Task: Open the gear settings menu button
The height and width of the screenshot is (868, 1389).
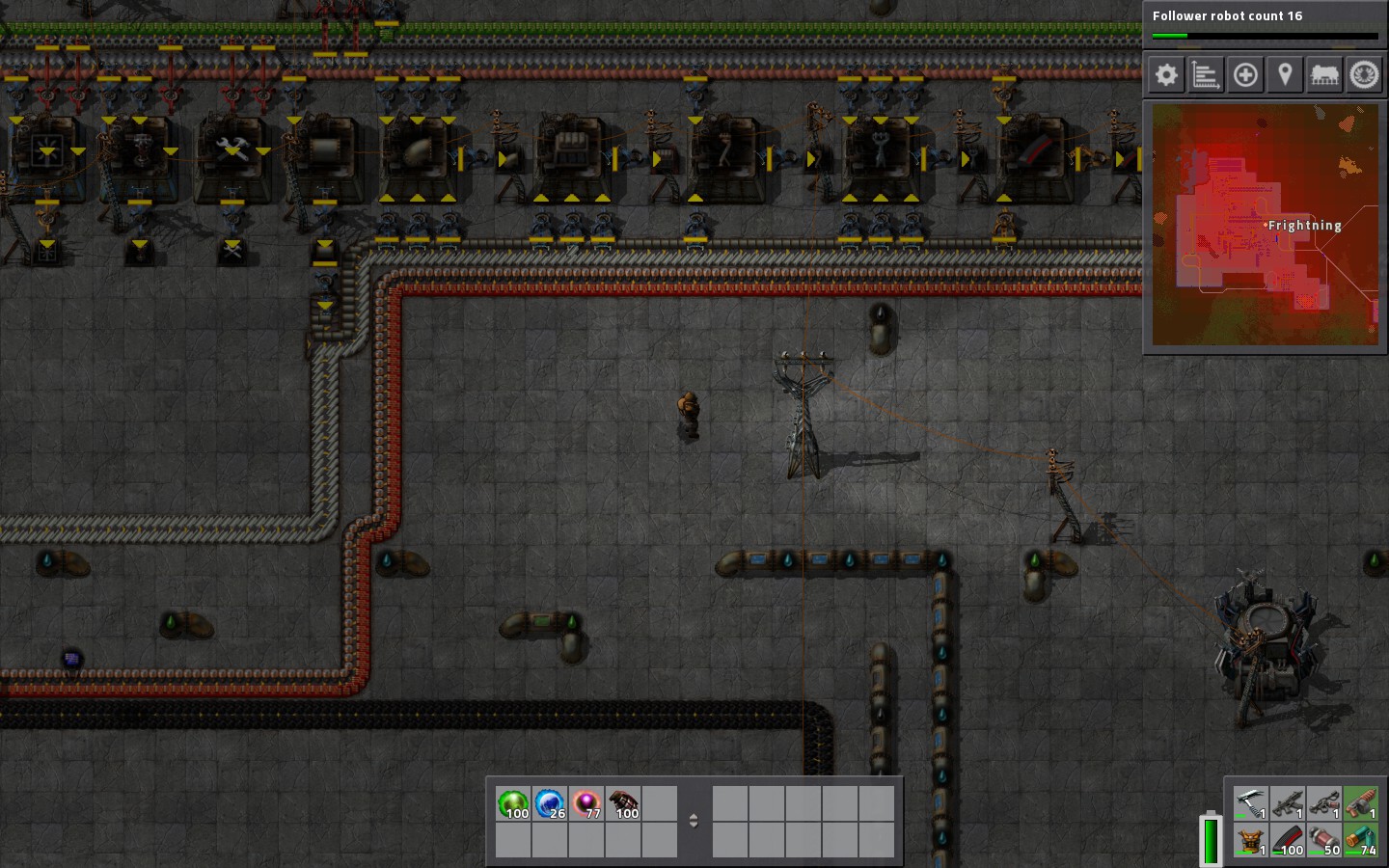Action: 1166,75
